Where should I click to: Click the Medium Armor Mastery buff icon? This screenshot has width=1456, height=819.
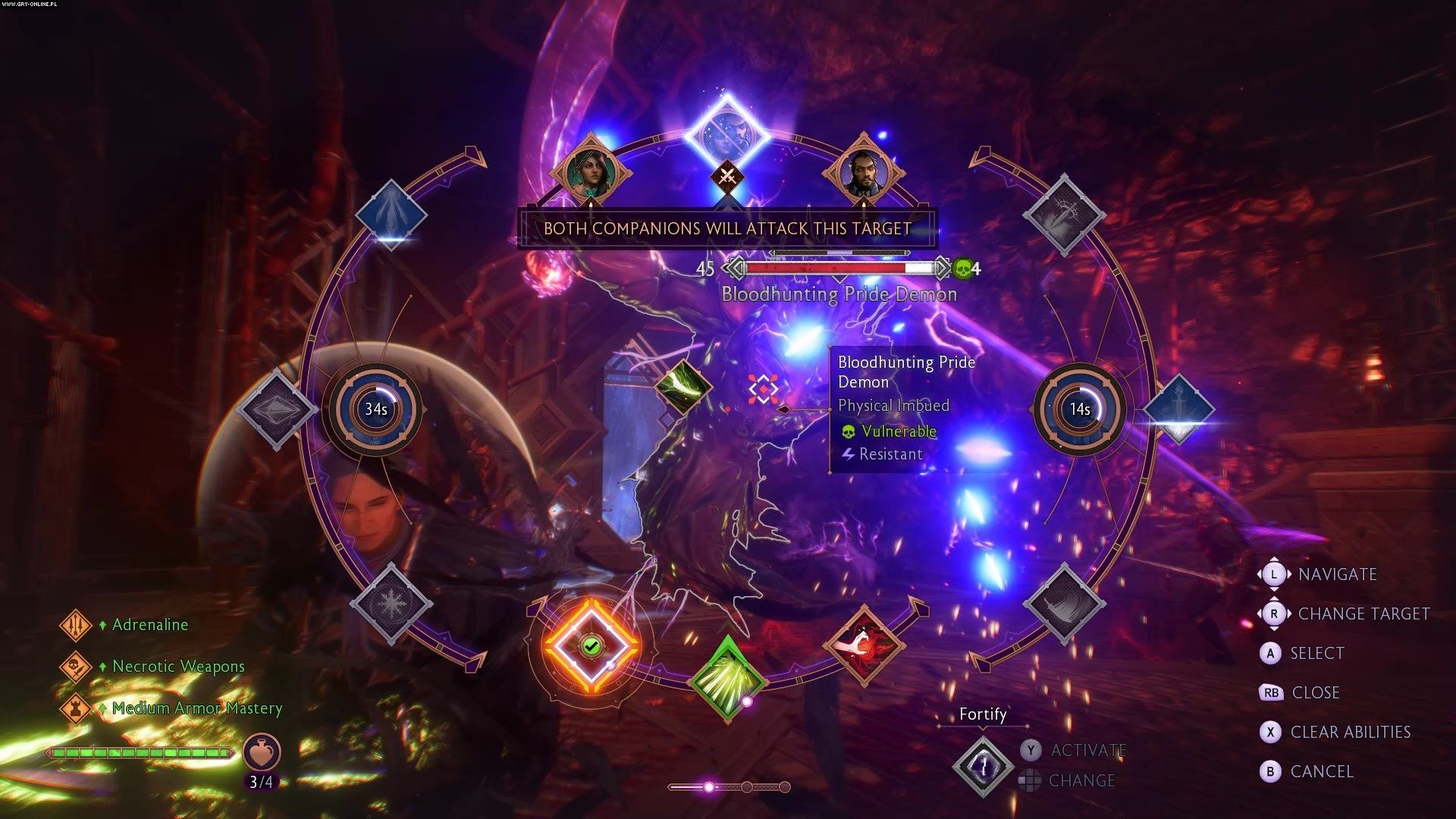pyautogui.click(x=76, y=709)
